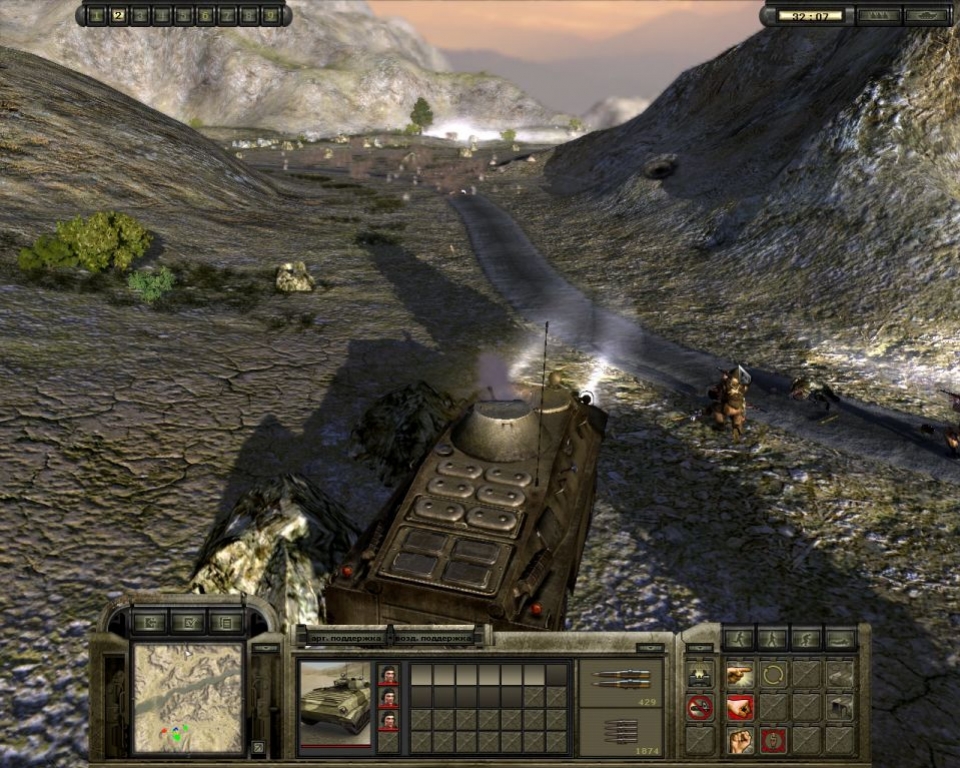The width and height of the screenshot is (960, 768).
Task: Select highlighted control group 2
Action: click(118, 15)
